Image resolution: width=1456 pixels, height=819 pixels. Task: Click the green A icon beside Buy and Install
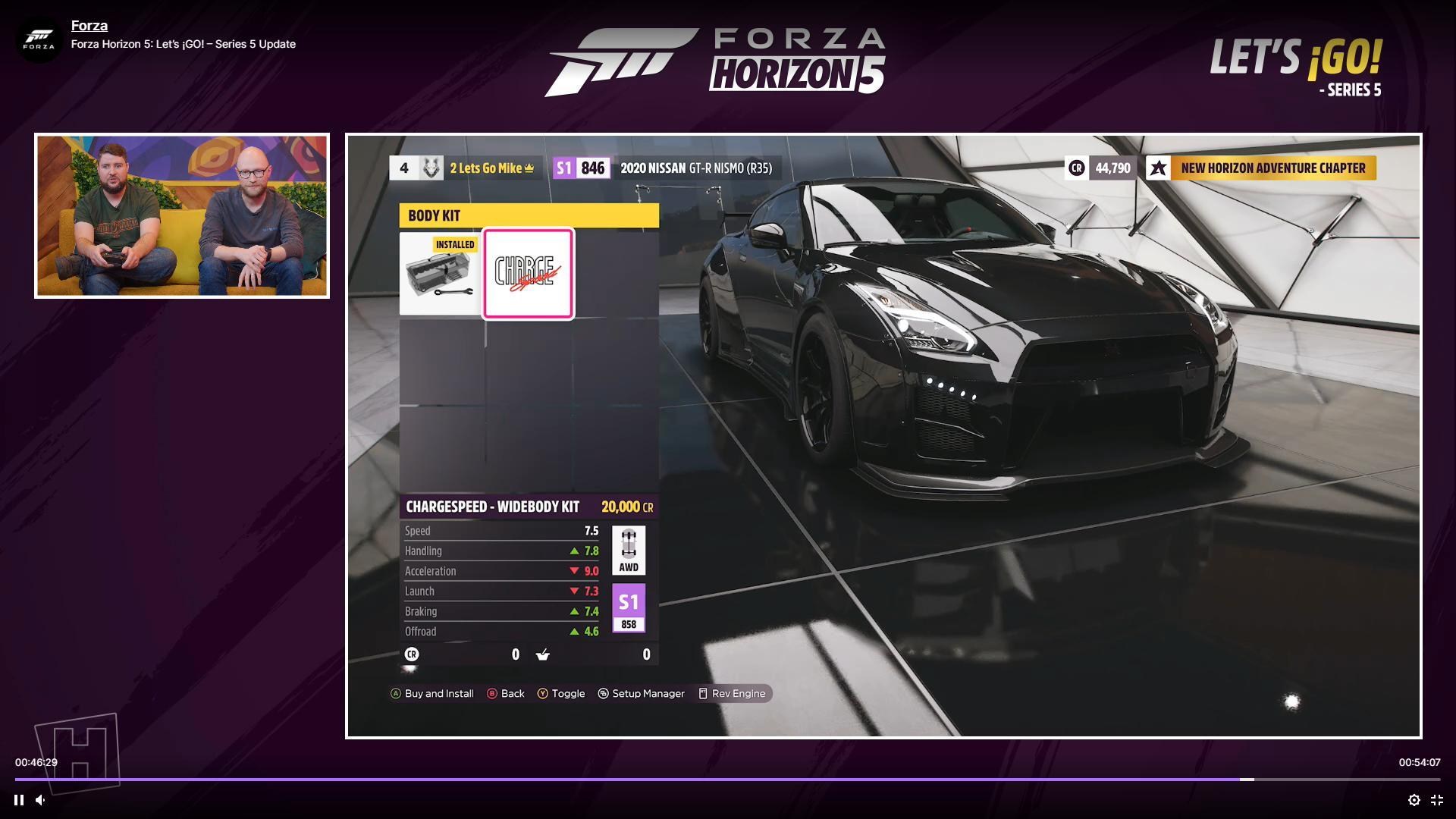[x=395, y=693]
